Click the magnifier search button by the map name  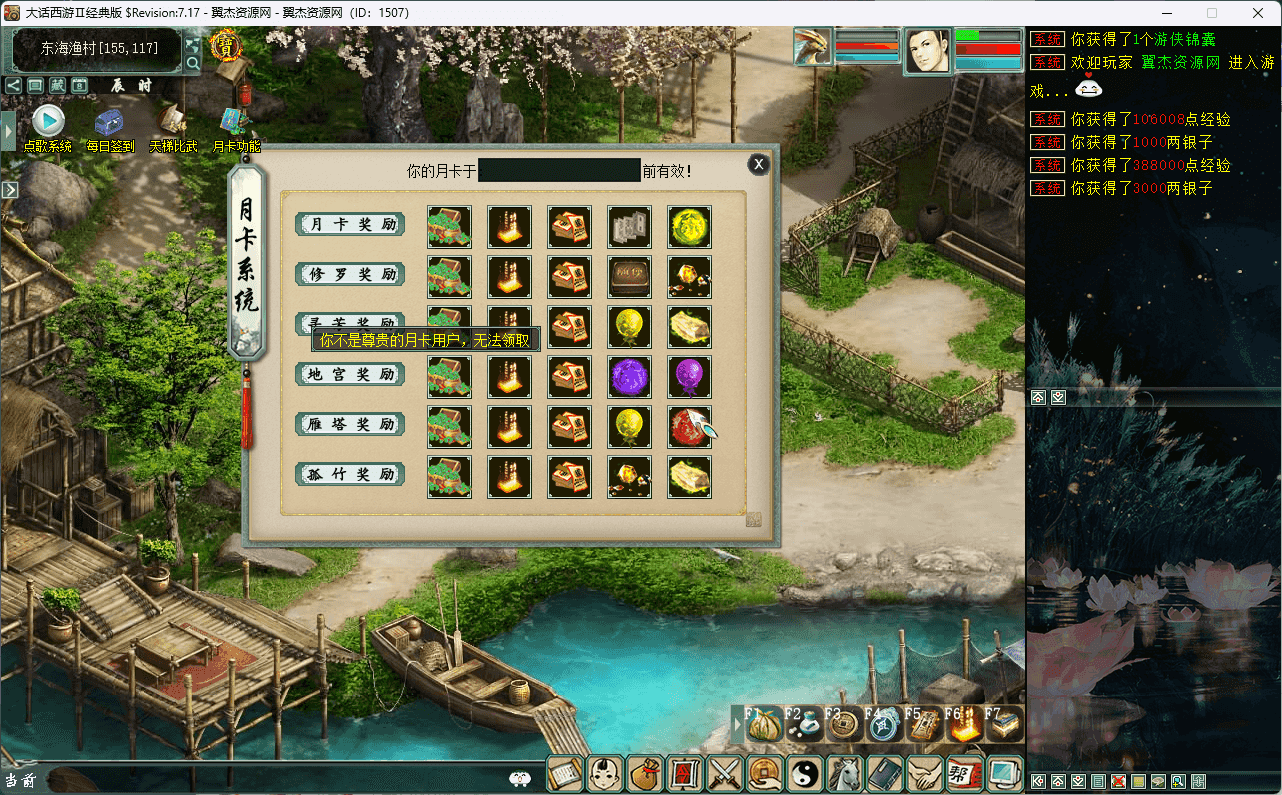[193, 64]
